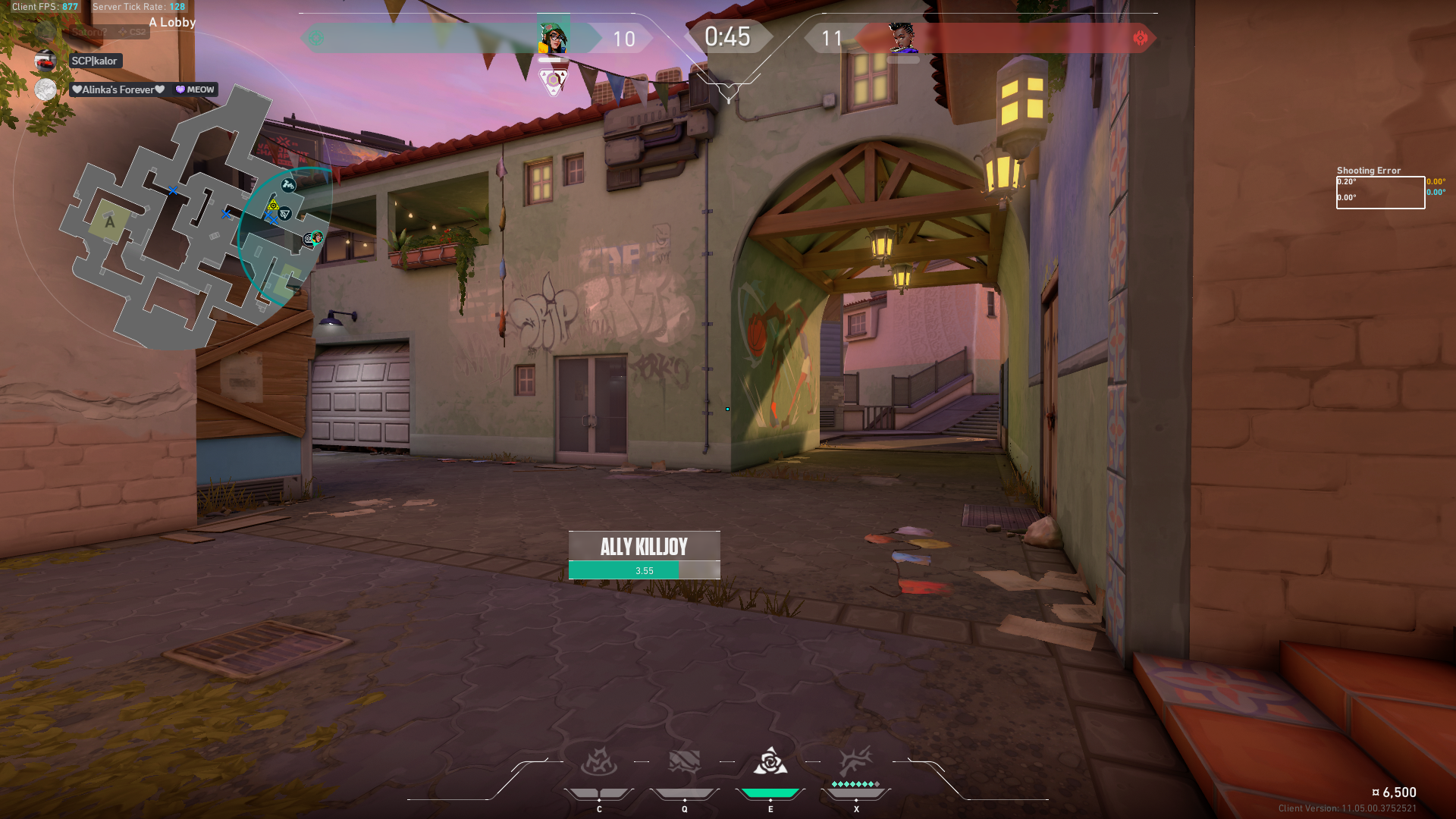Click the SCP|kalor player entry
1456x819 pixels.
click(x=94, y=61)
